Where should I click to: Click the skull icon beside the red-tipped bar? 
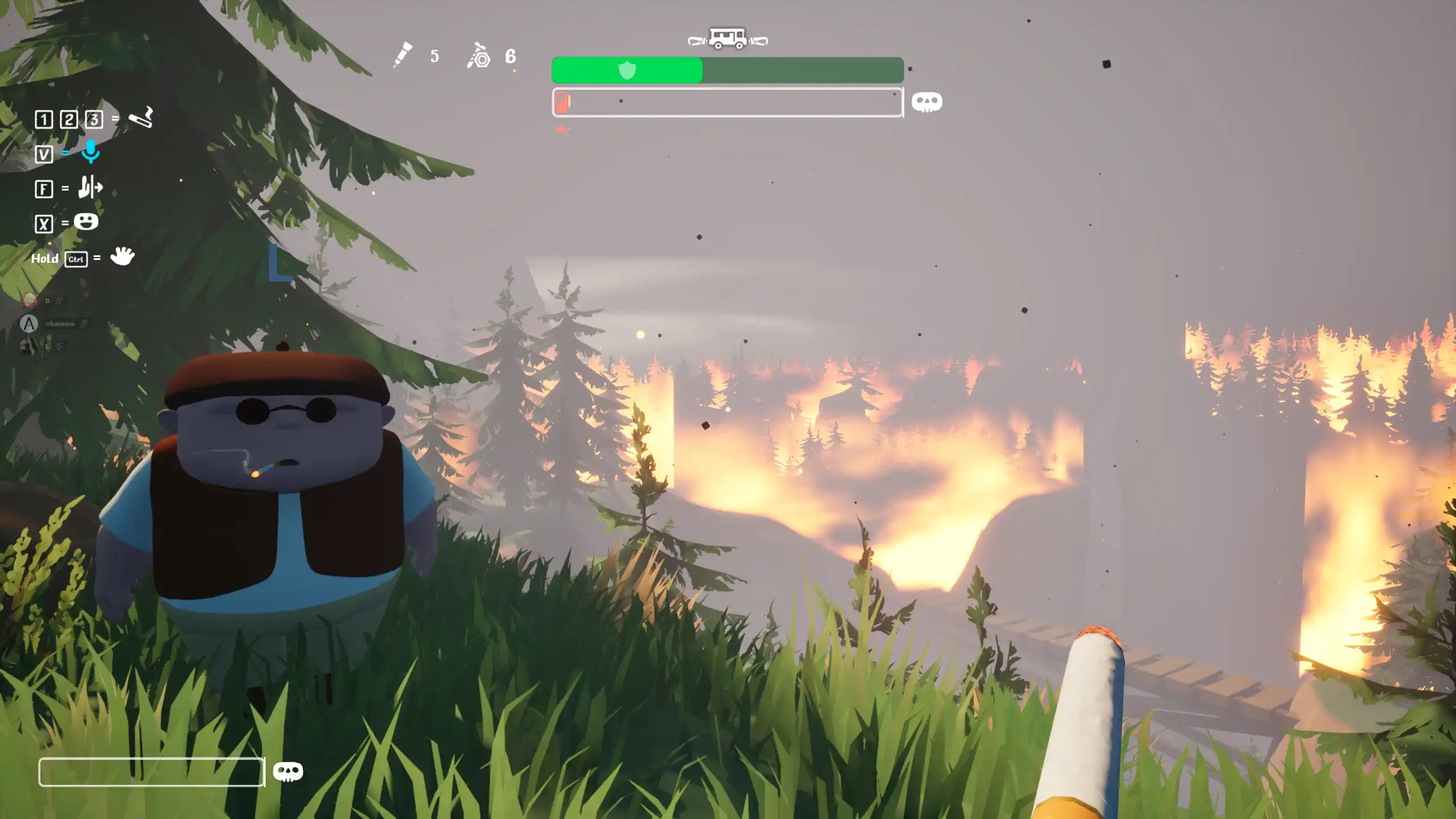coord(926,102)
